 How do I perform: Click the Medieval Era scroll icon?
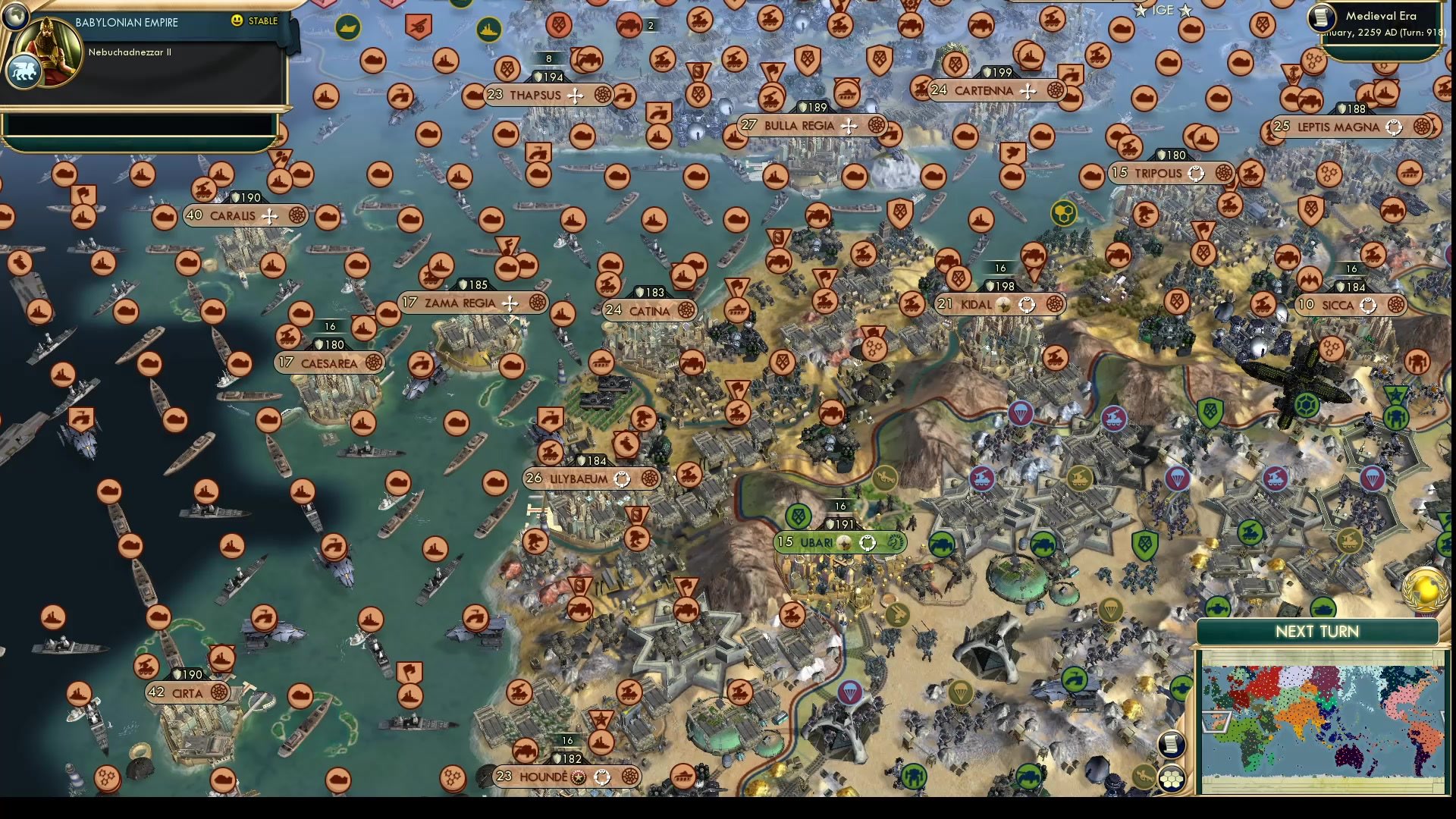coord(1322,19)
